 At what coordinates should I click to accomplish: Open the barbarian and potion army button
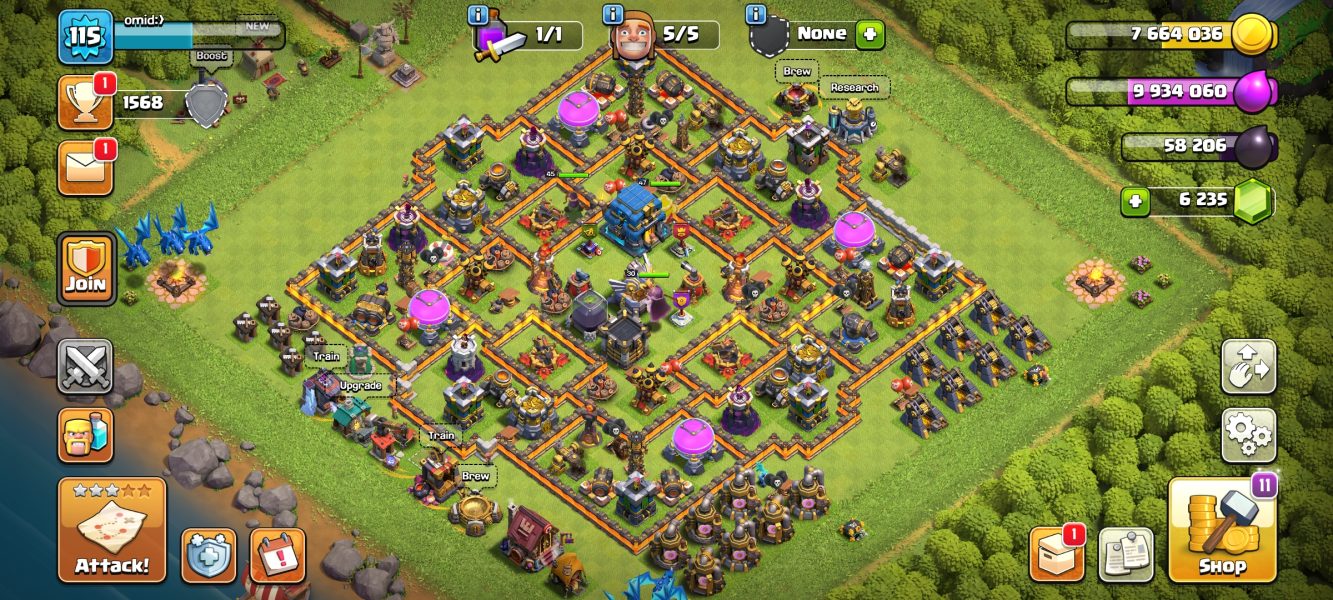click(x=85, y=435)
